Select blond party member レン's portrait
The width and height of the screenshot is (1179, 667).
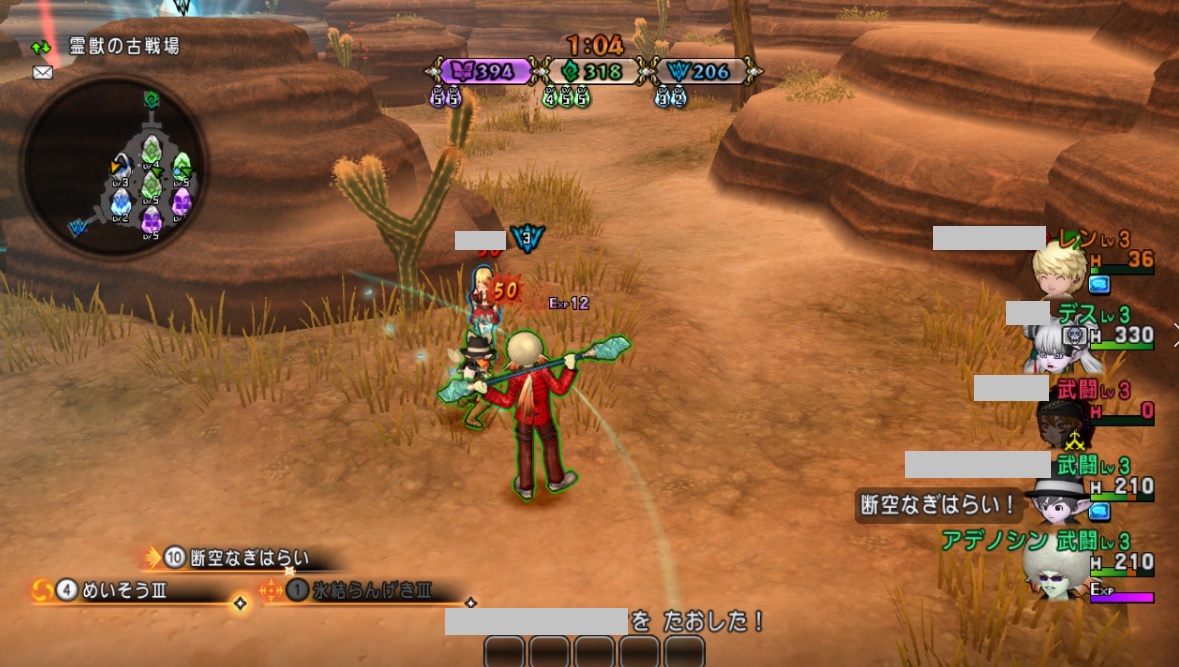click(x=1060, y=267)
